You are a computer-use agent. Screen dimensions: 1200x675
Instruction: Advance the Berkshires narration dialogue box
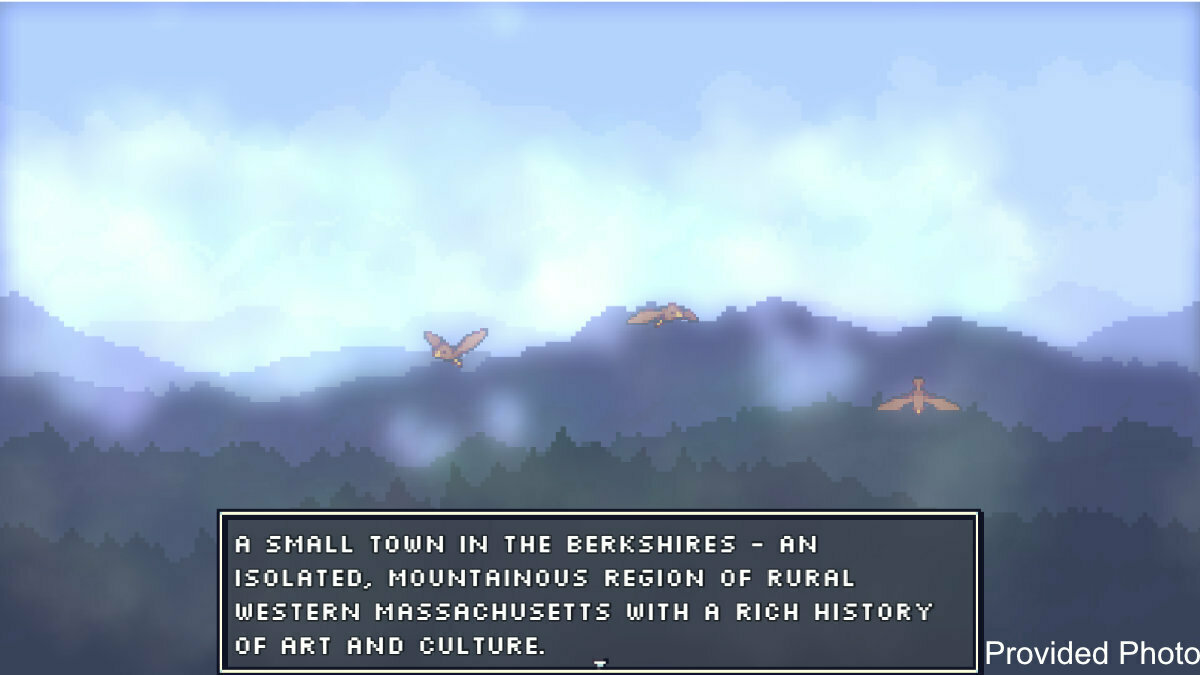pyautogui.click(x=598, y=592)
